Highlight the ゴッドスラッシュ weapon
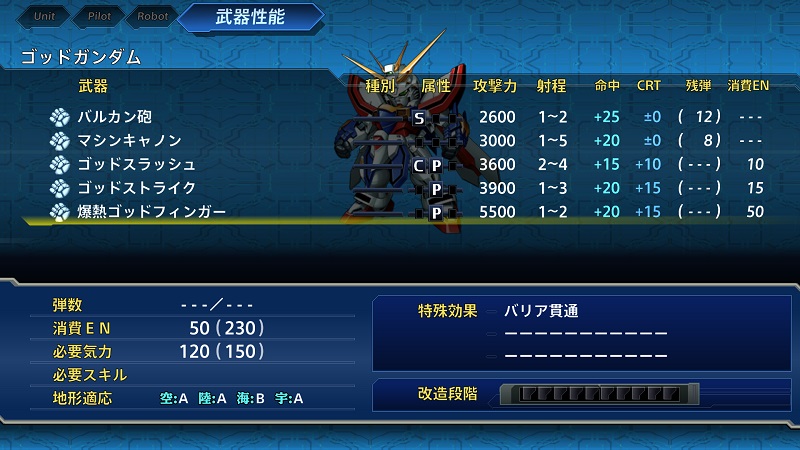This screenshot has height=450, width=800. [136, 165]
